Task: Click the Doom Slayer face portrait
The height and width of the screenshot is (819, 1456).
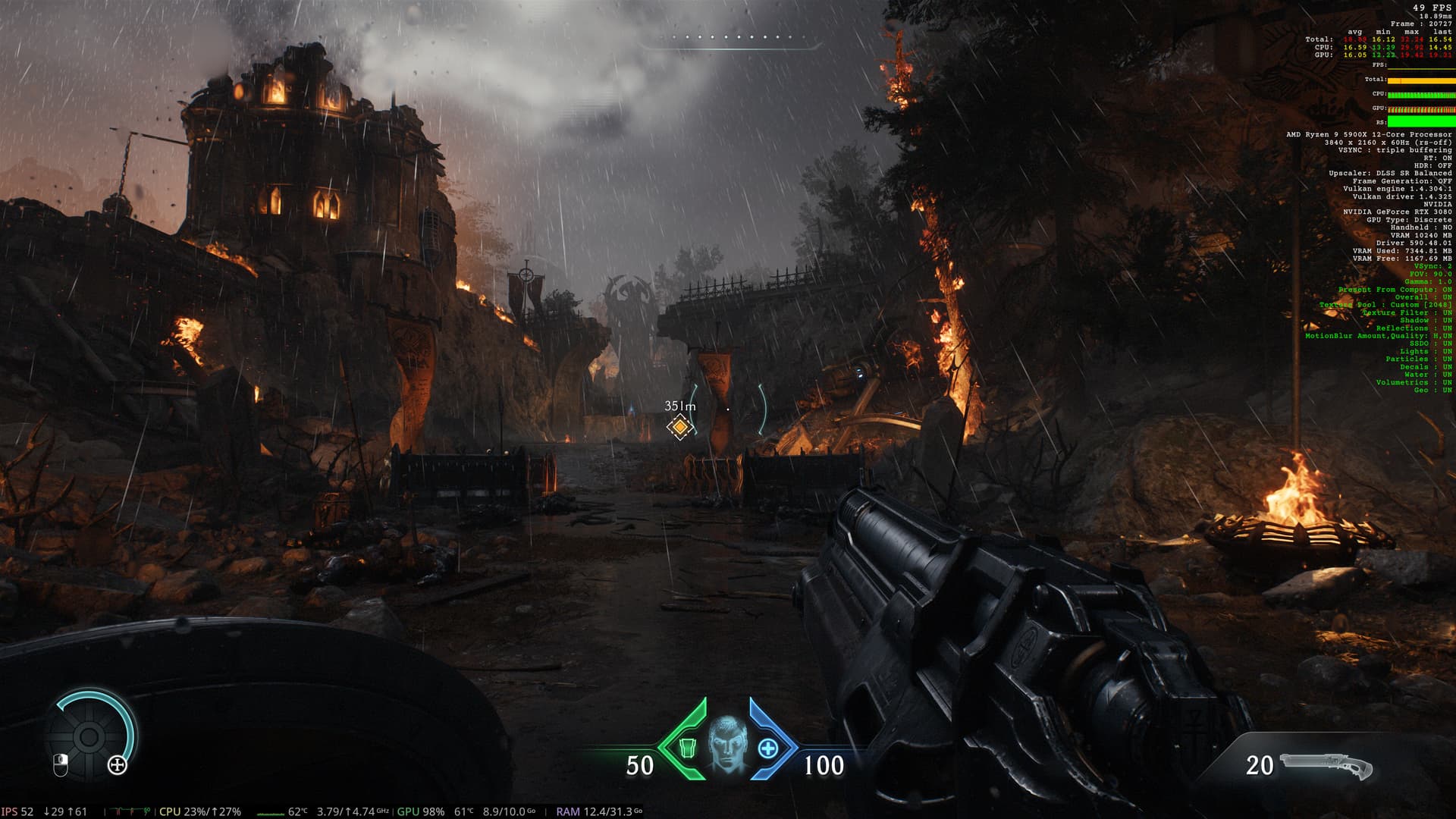Action: coord(726,744)
